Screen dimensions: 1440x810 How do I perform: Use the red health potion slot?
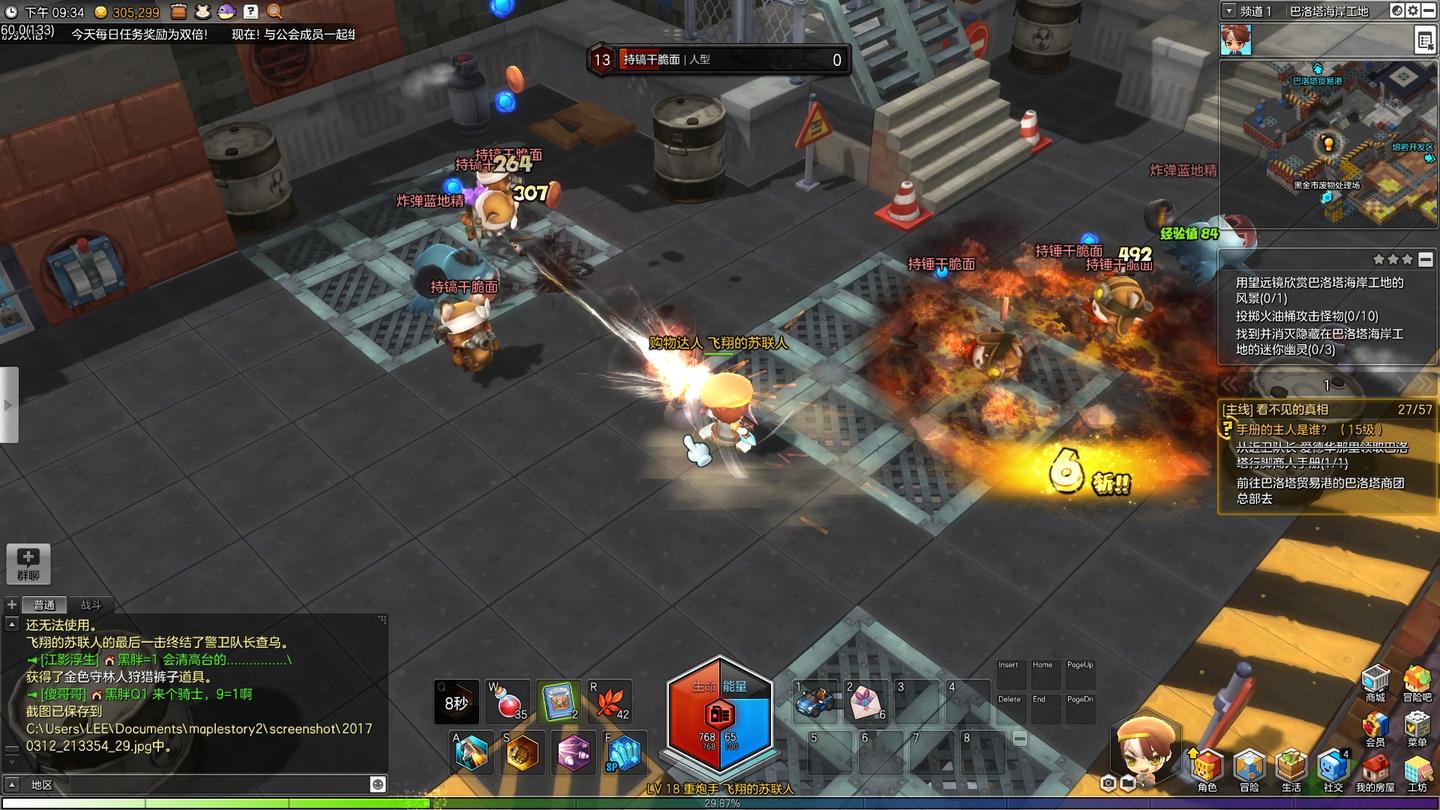(x=507, y=701)
